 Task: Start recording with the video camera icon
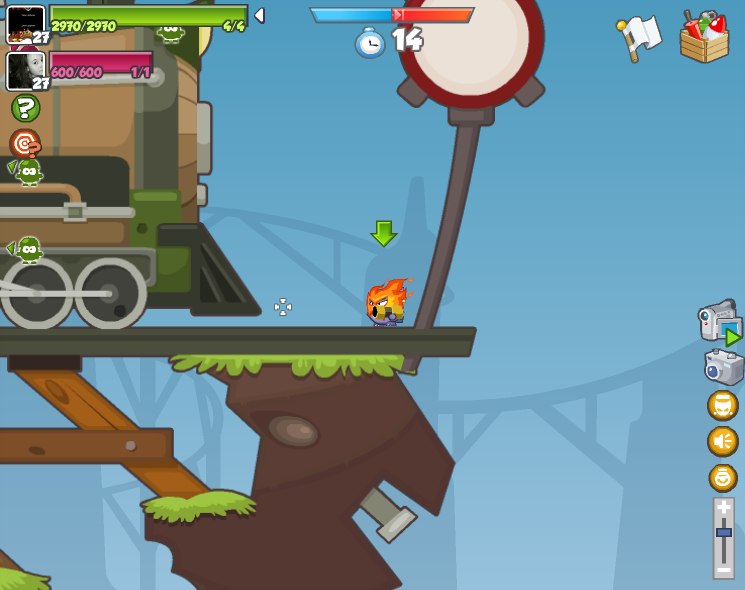pyautogui.click(x=719, y=323)
